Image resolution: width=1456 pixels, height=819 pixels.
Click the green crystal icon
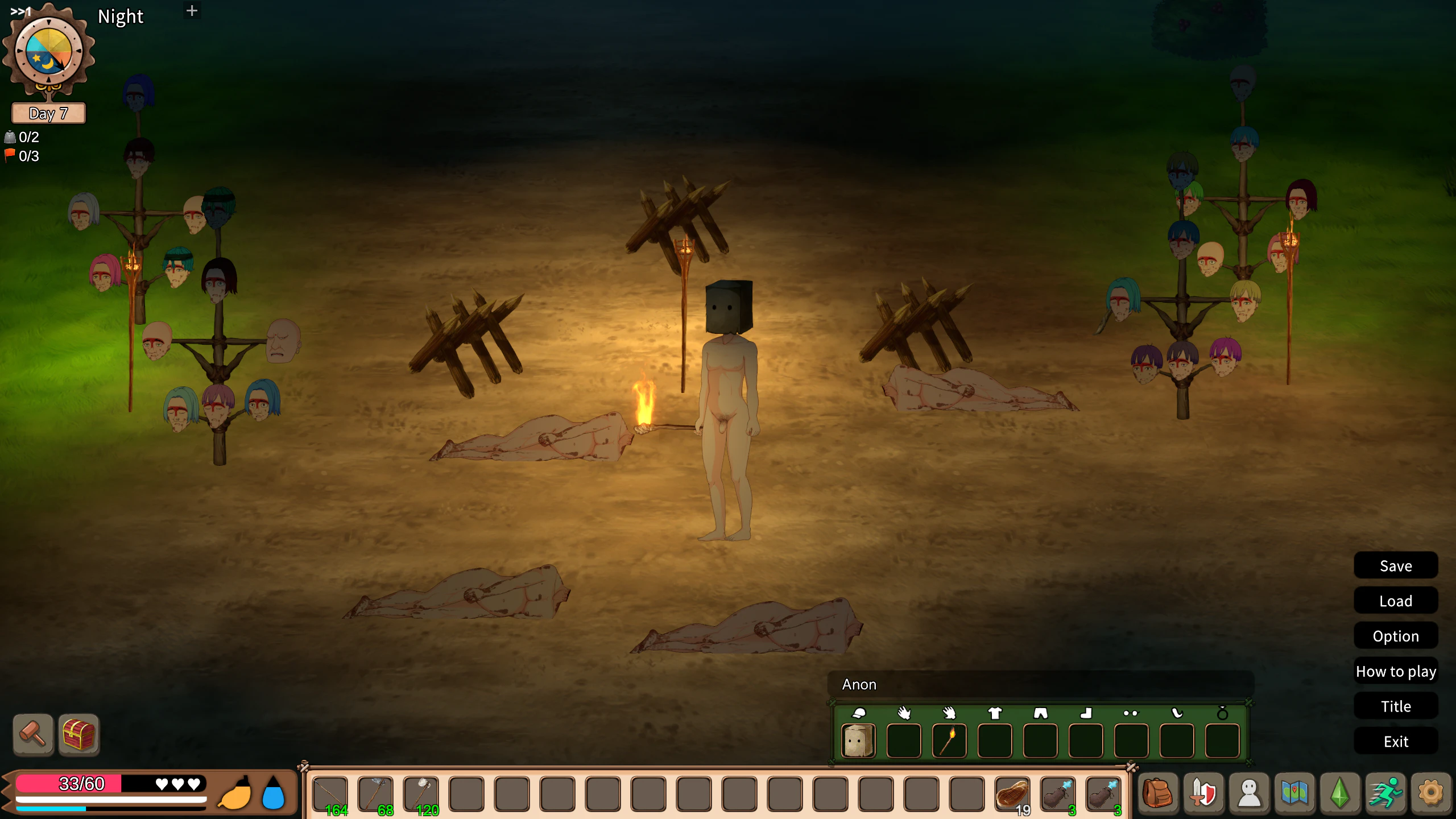click(1340, 792)
